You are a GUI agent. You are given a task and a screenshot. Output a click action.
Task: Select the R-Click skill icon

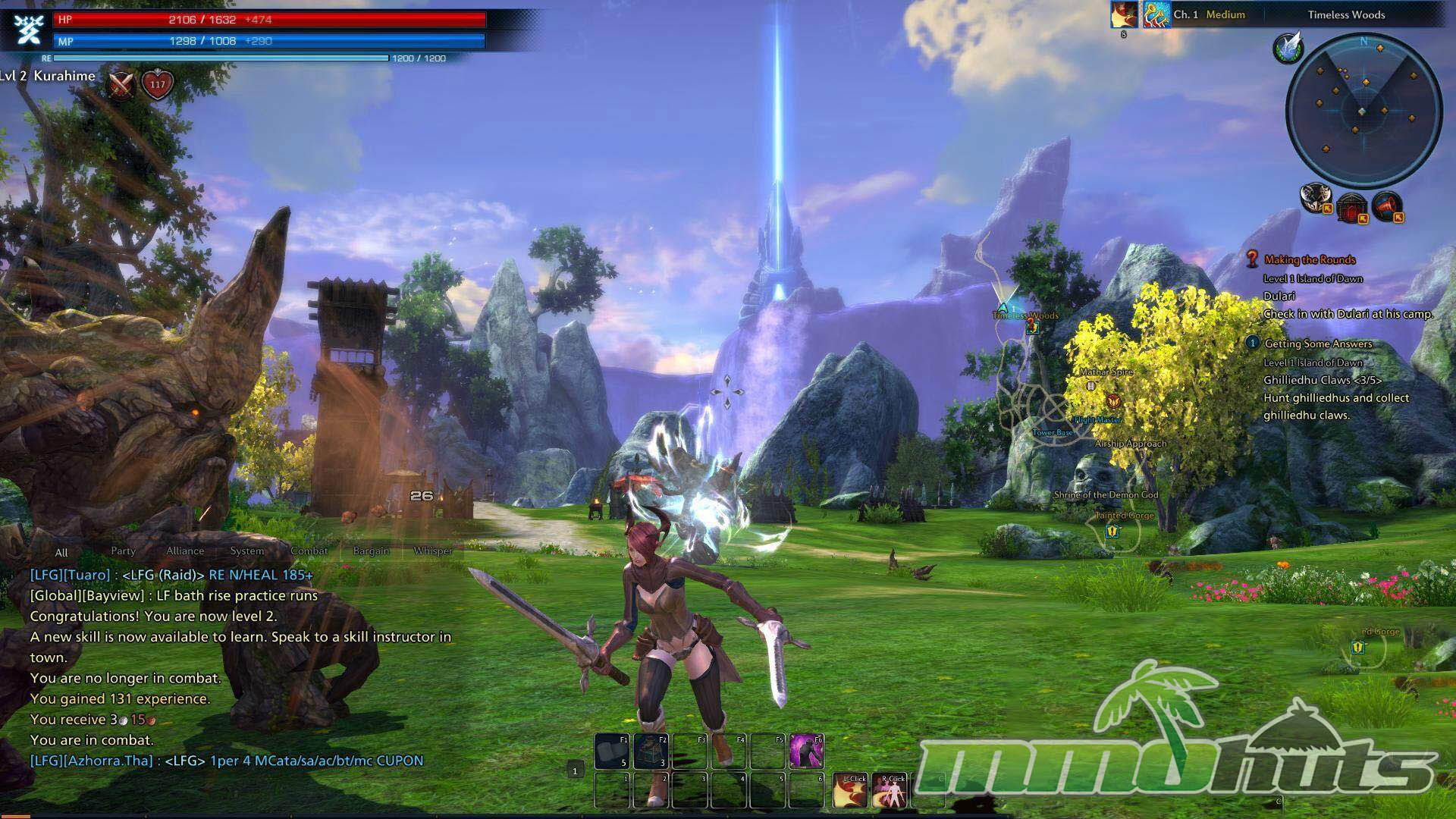point(889,790)
